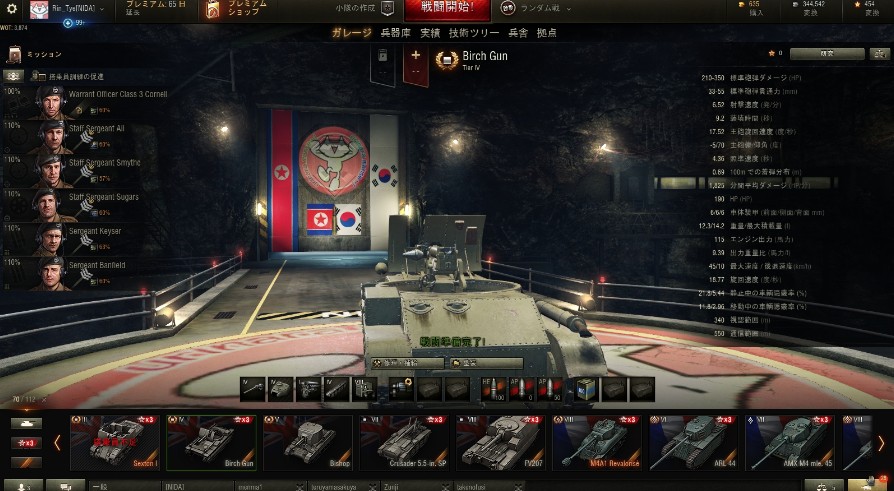Image resolution: width=894 pixels, height=491 pixels.
Task: Open the settings gear menu
Action: pos(13,9)
